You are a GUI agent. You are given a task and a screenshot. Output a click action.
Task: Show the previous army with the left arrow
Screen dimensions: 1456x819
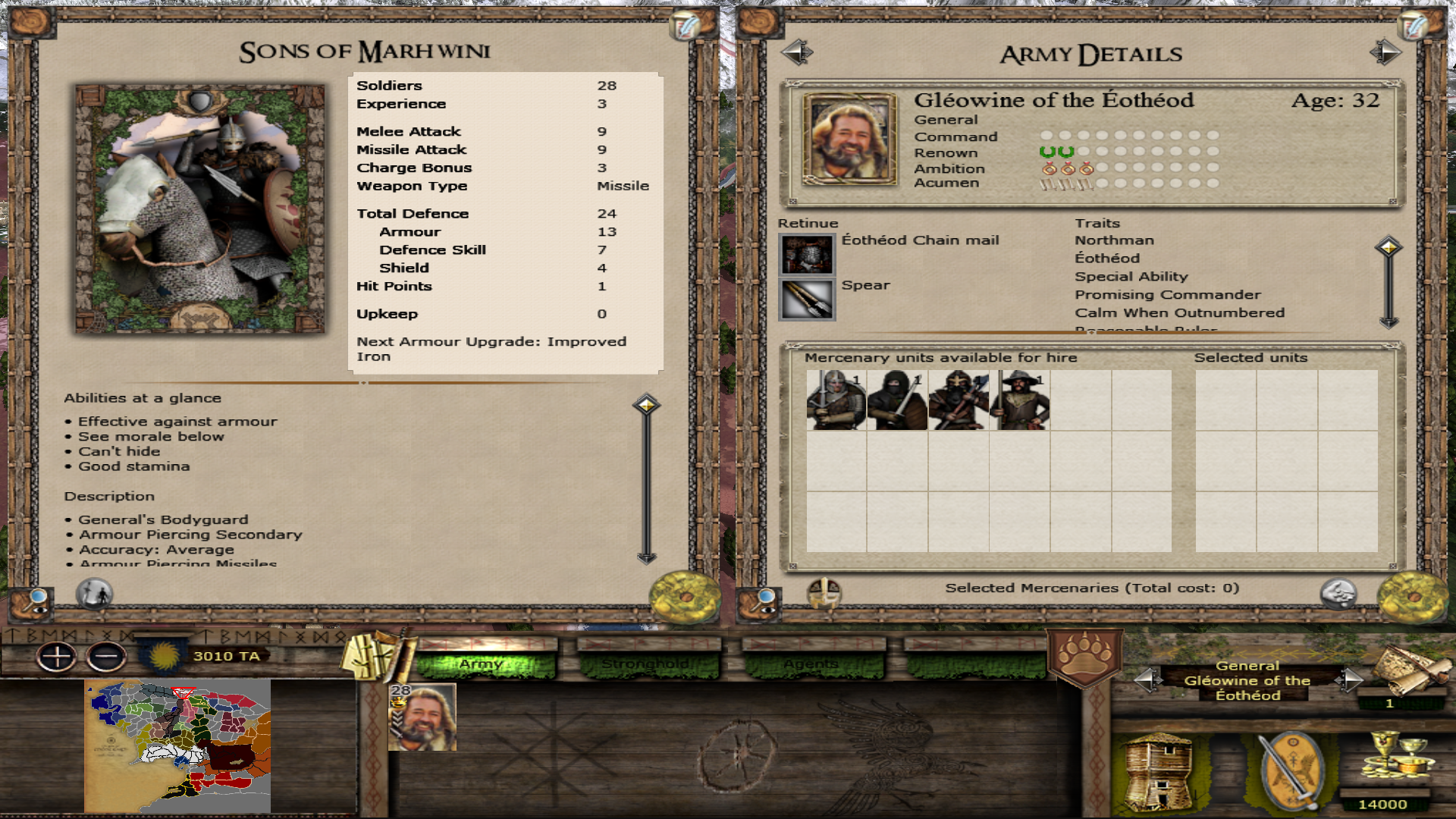coord(796,52)
